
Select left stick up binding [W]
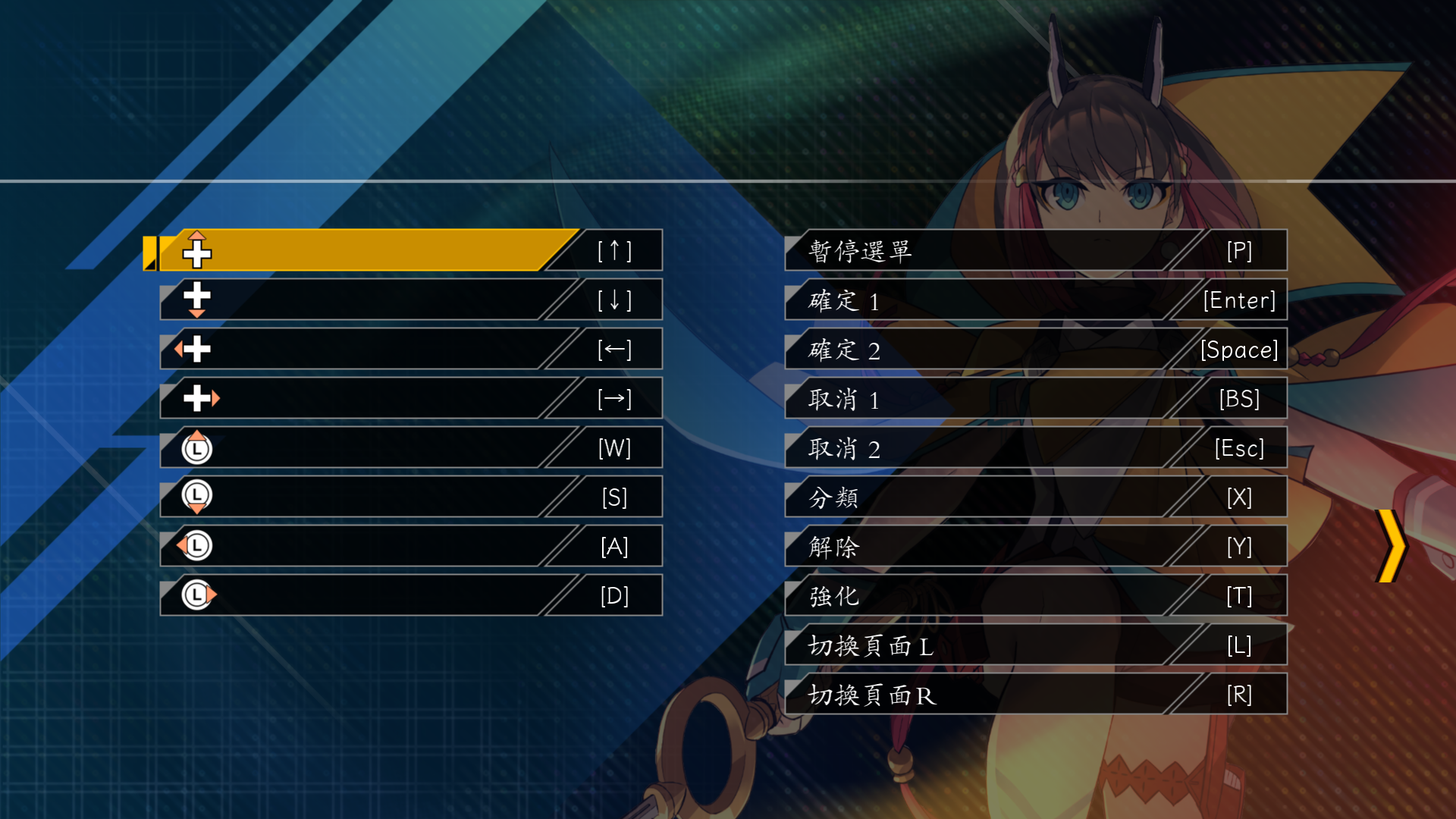tap(409, 447)
